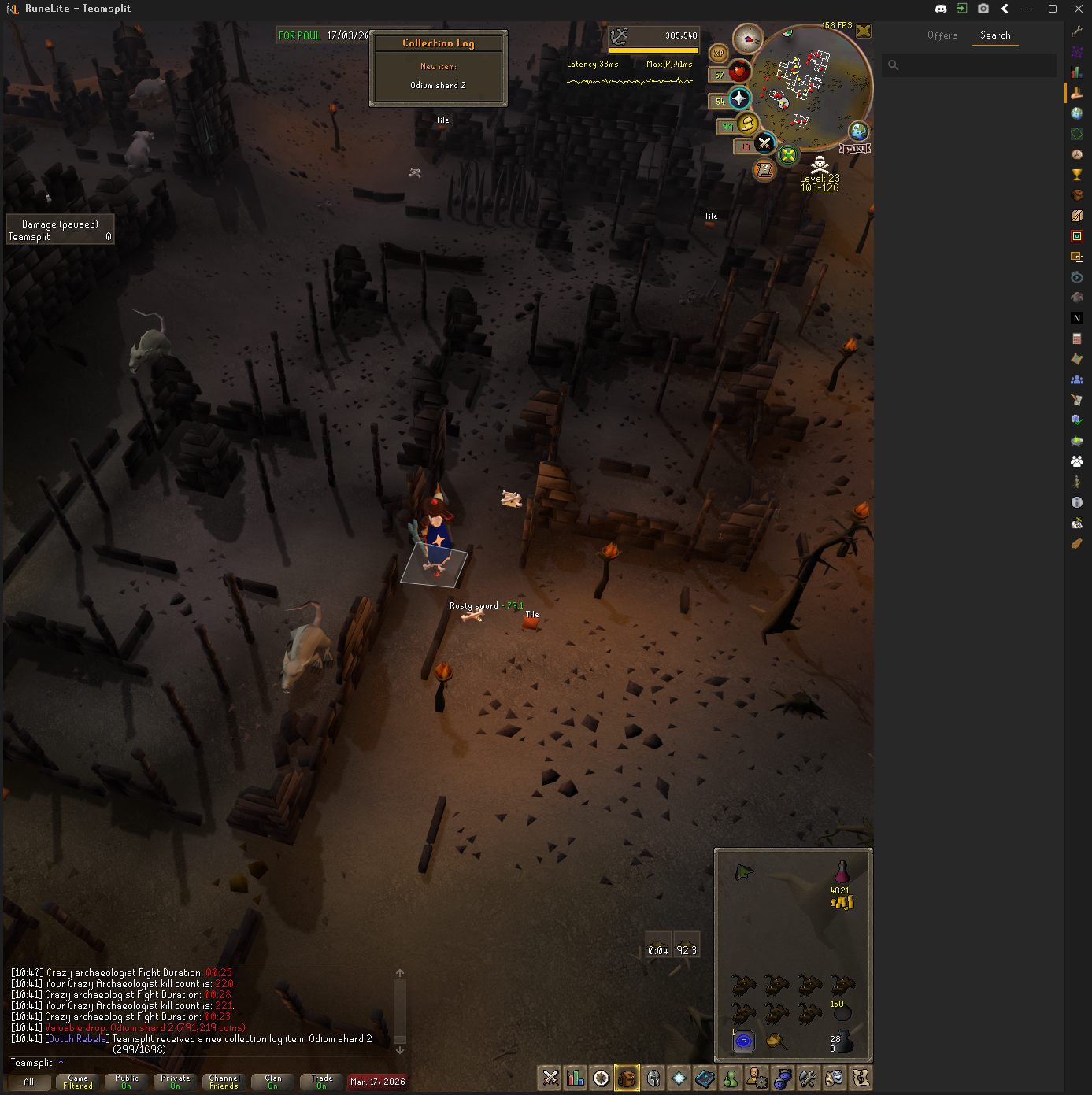Toggle the Run energy boot orb

pos(747,123)
